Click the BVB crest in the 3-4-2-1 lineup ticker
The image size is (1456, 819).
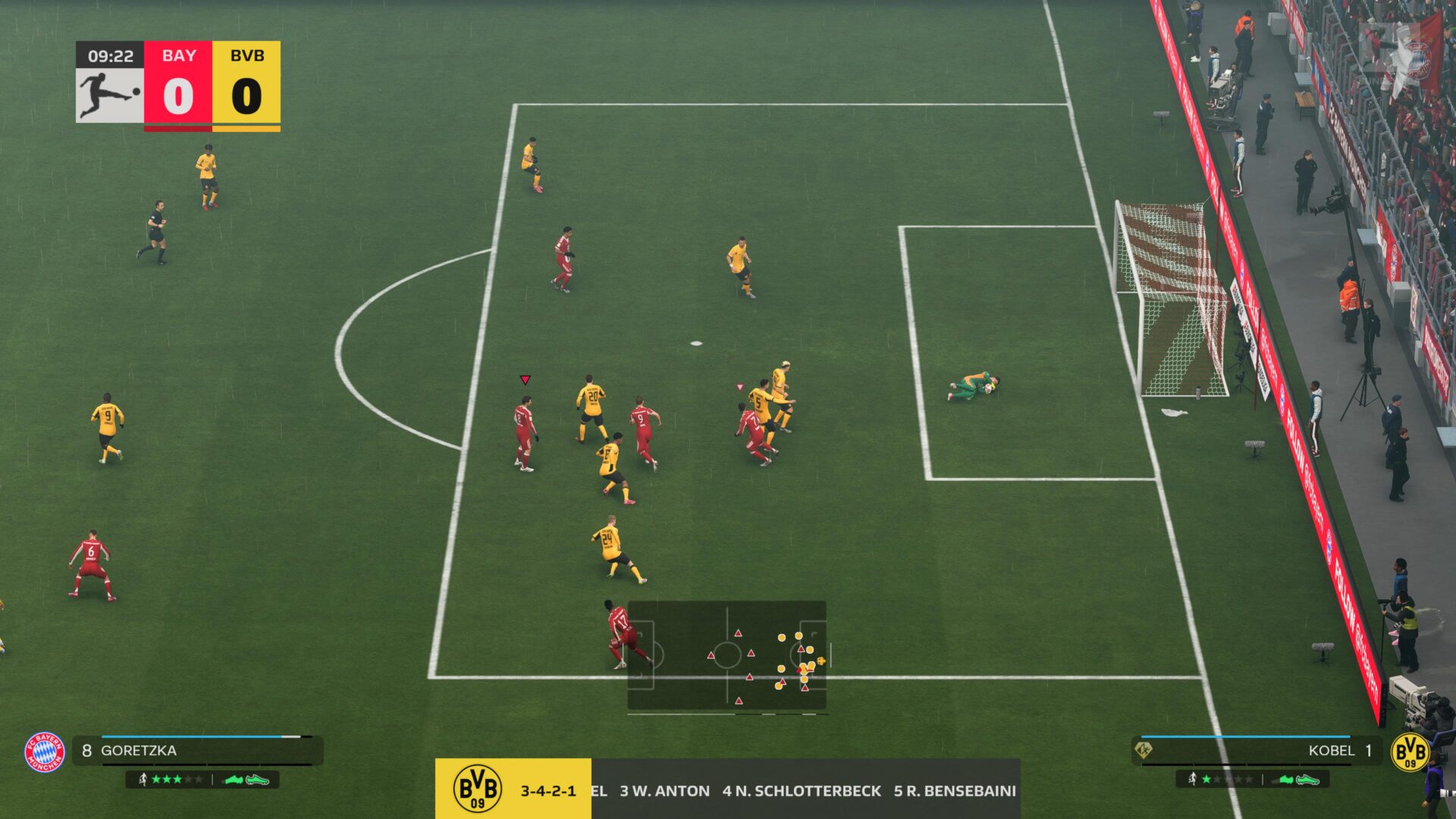(x=477, y=789)
